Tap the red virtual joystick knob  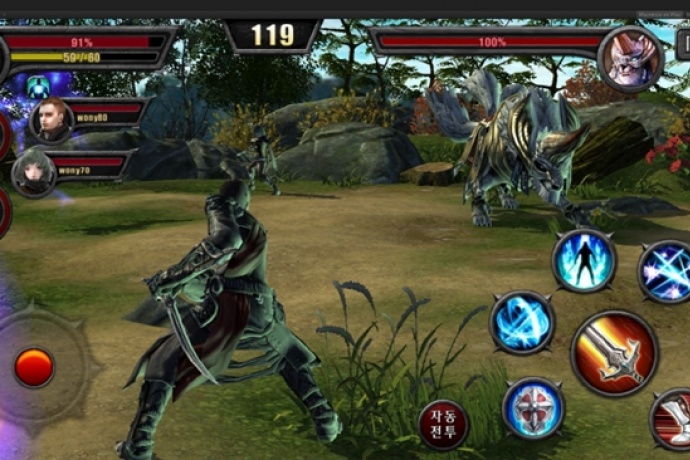pyautogui.click(x=34, y=367)
